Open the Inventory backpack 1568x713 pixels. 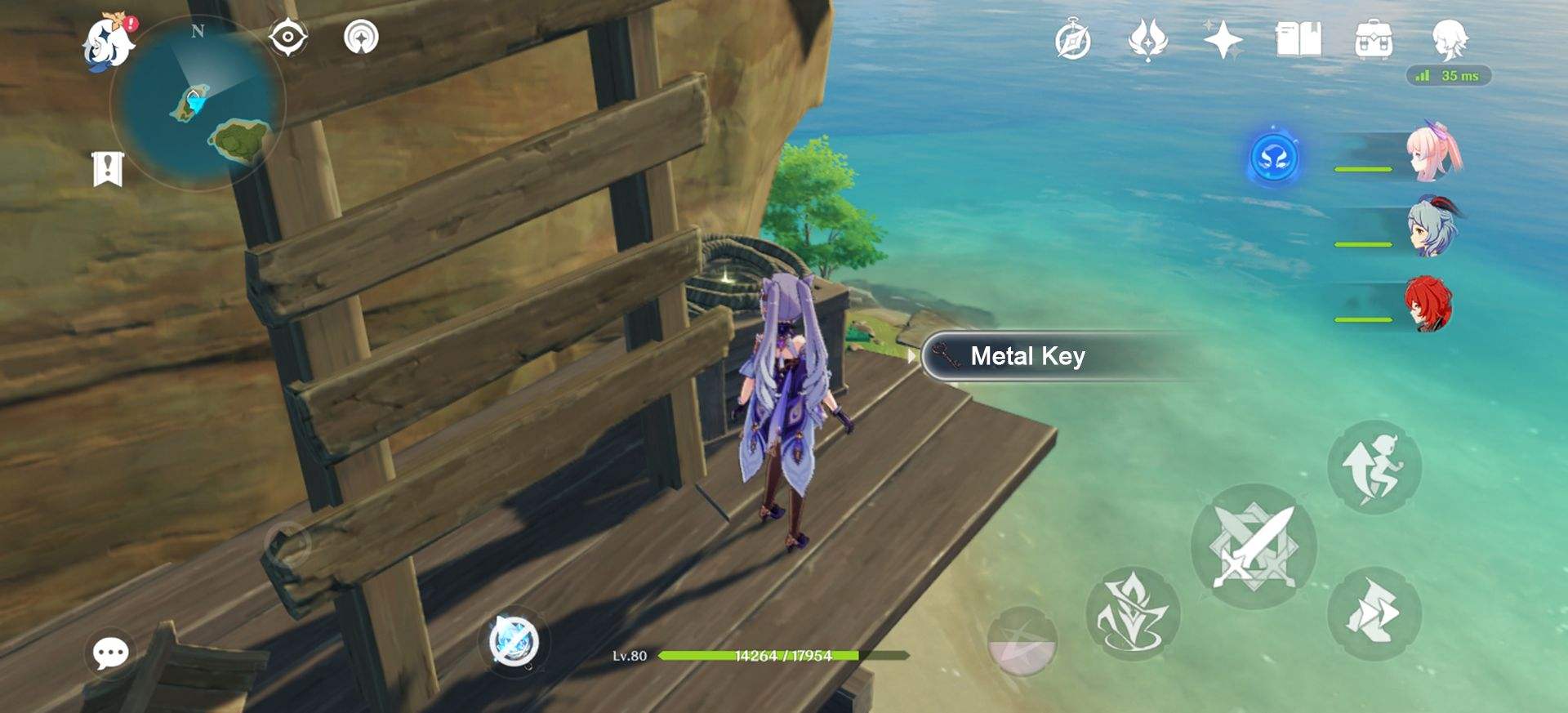tap(1375, 38)
